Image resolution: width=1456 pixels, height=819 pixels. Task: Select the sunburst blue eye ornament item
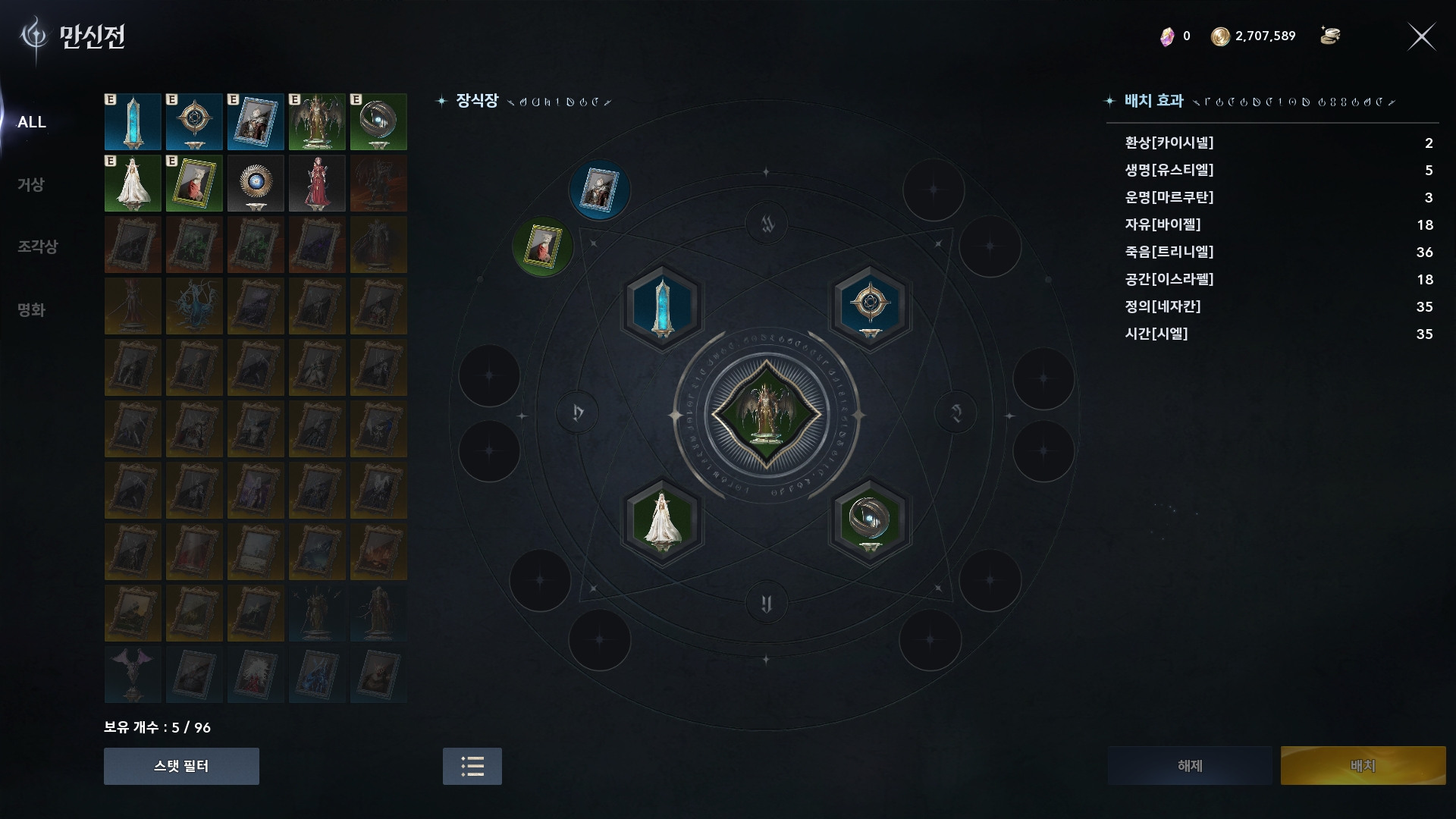pyautogui.click(x=256, y=184)
